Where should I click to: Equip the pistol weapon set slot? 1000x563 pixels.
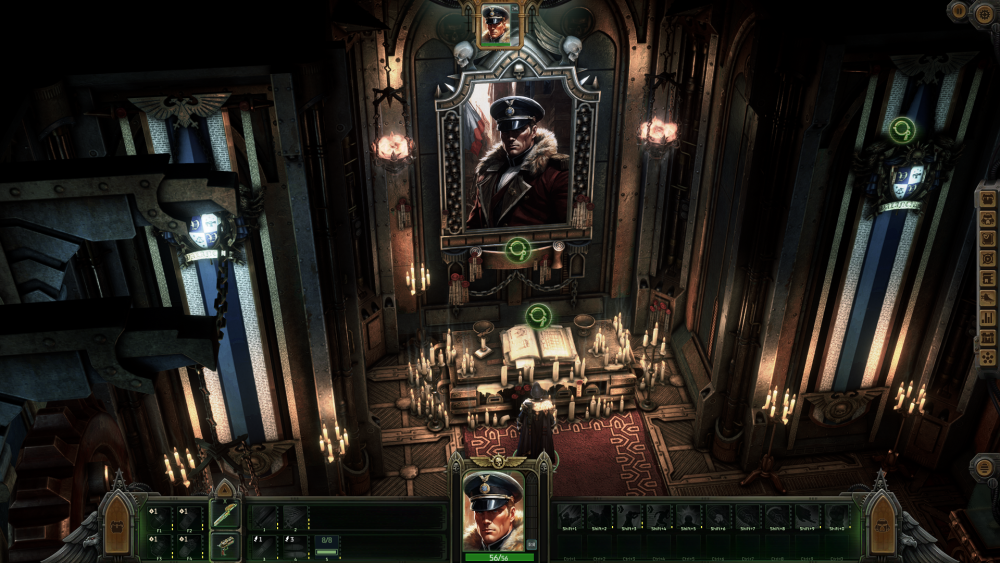point(225,545)
